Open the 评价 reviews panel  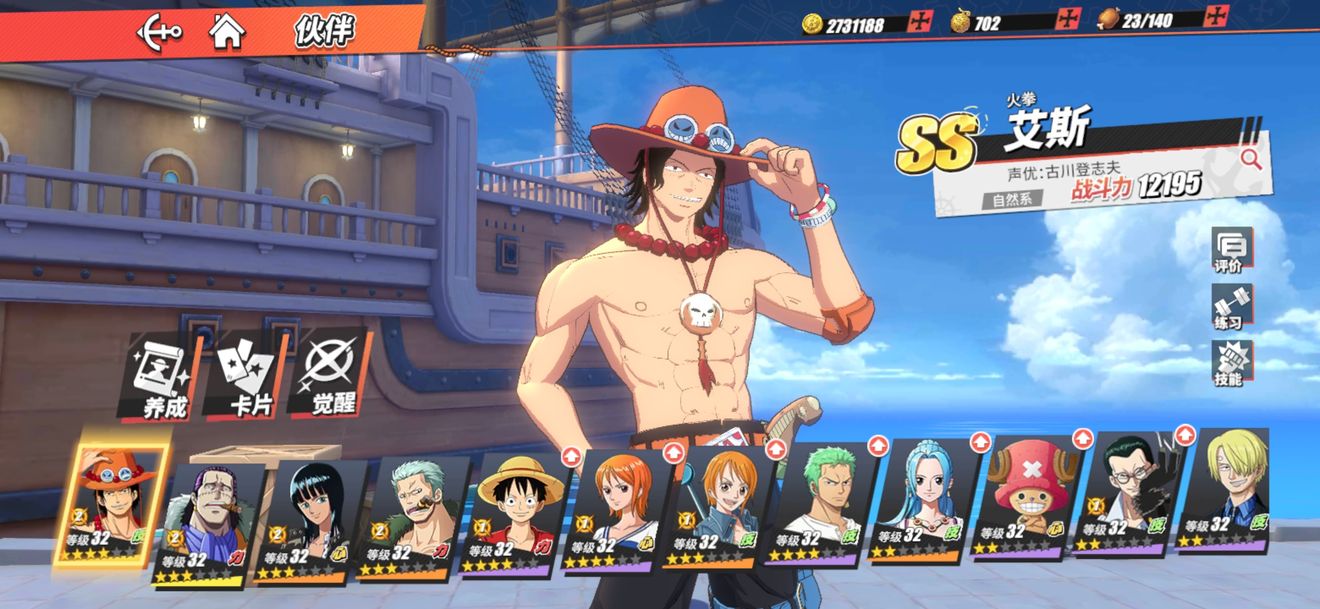pyautogui.click(x=1228, y=251)
